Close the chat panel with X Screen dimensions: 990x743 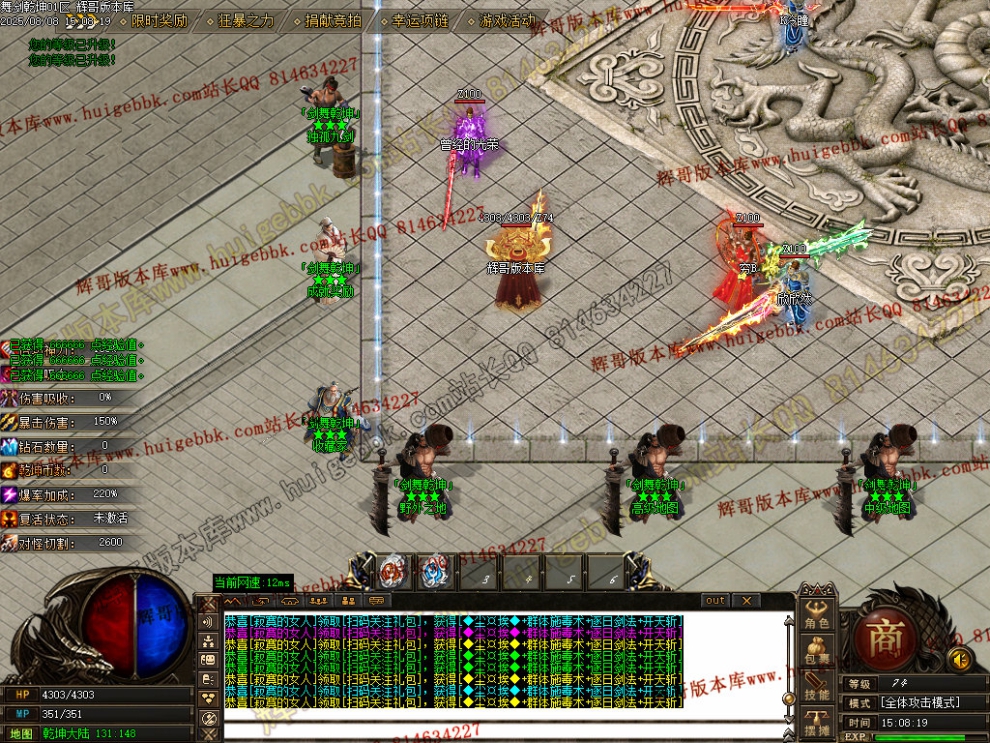(746, 601)
